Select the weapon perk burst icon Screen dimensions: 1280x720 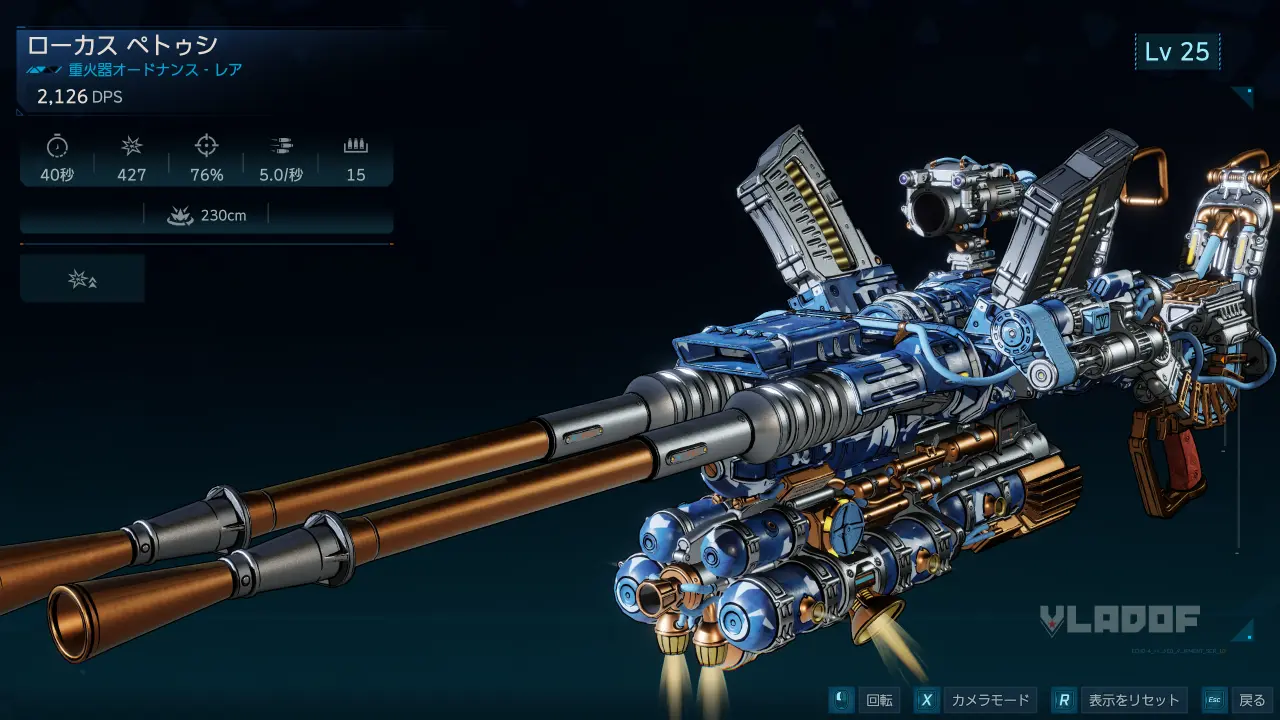coord(82,279)
